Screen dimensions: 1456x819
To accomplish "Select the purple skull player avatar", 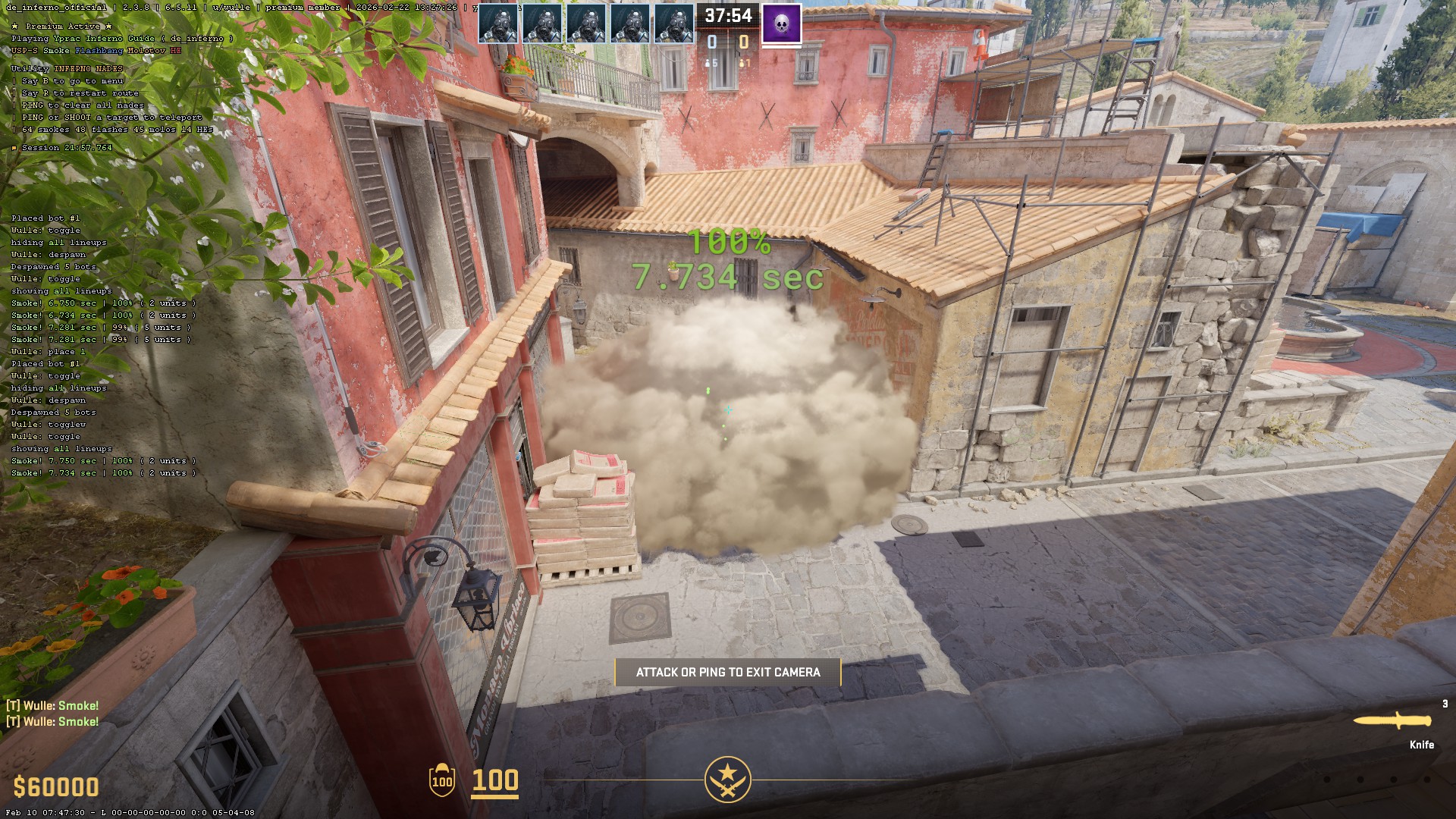I will (x=781, y=24).
